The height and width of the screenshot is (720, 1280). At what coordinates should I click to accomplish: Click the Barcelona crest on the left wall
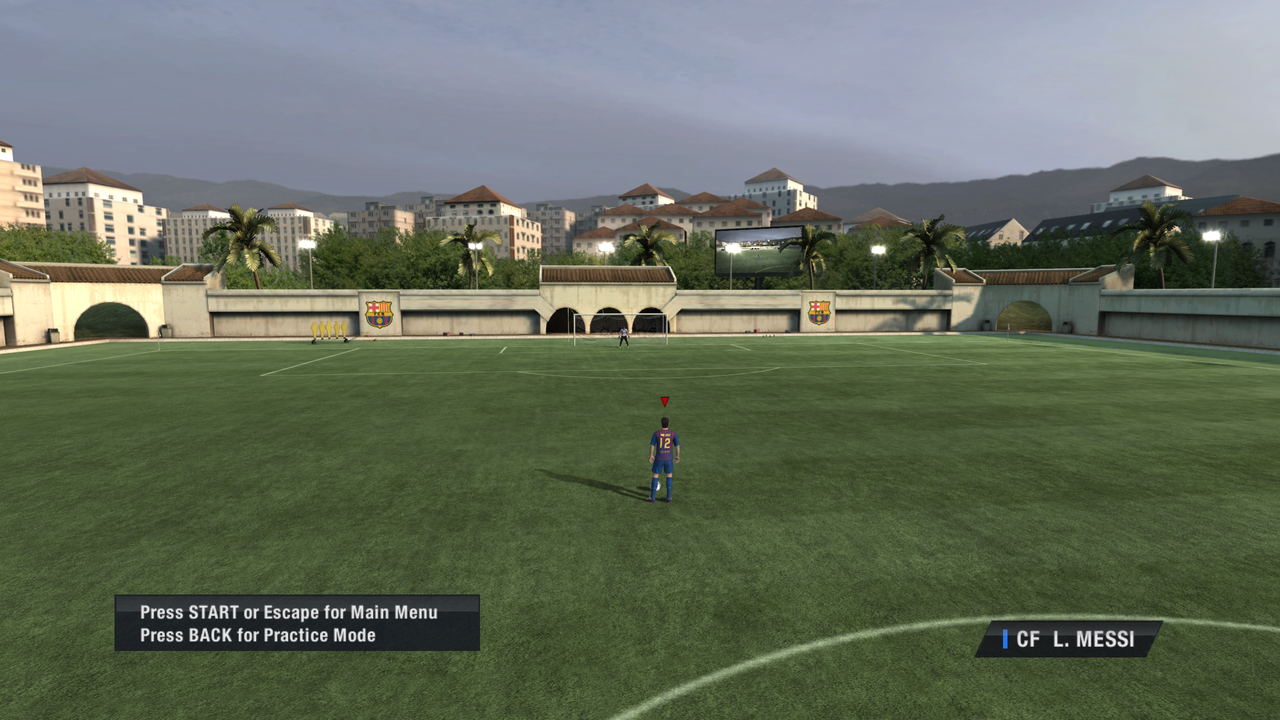coord(380,312)
